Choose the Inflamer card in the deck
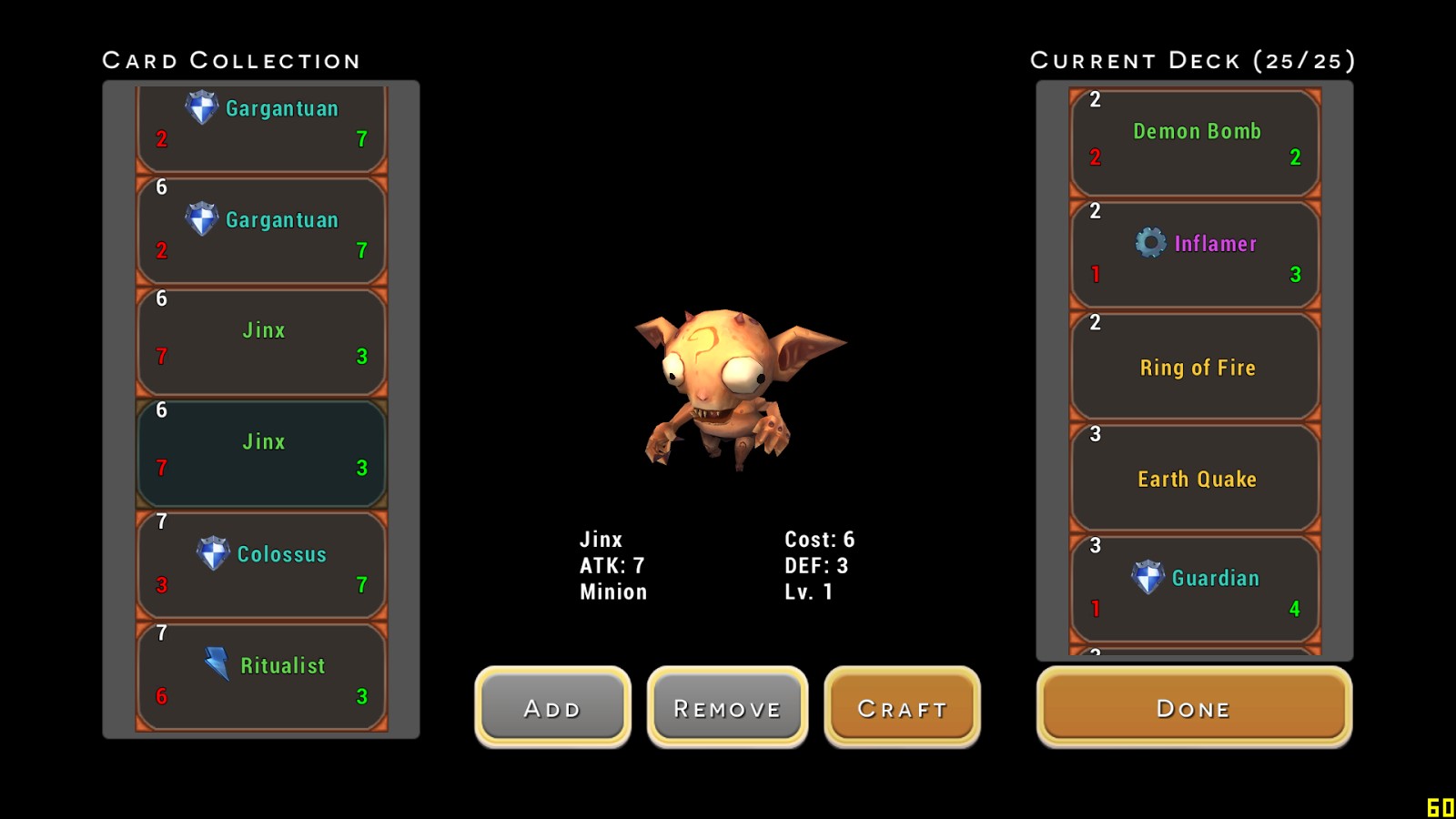Image resolution: width=1456 pixels, height=819 pixels. pos(1195,254)
